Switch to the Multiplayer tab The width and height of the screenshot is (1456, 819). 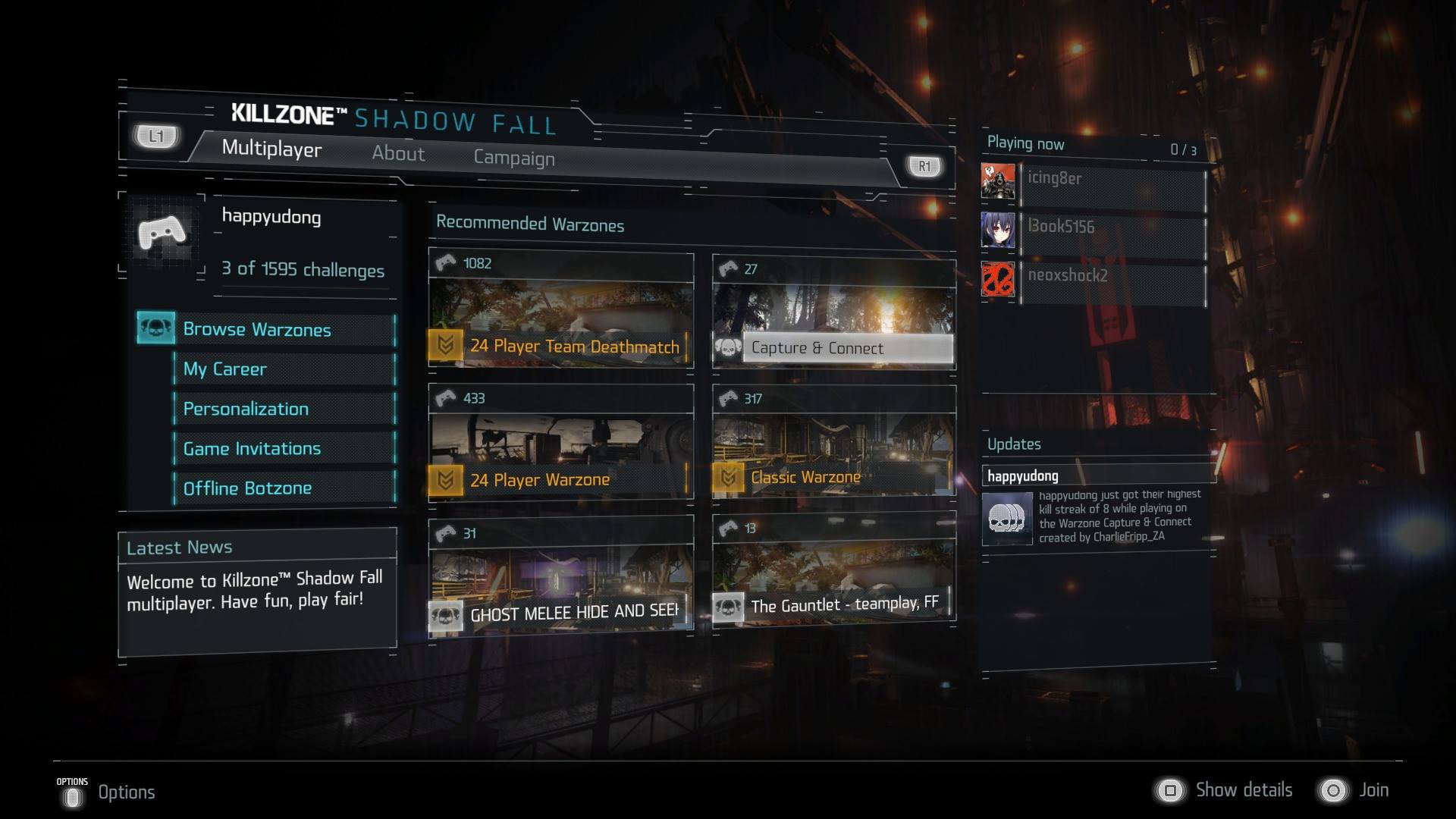(x=271, y=149)
